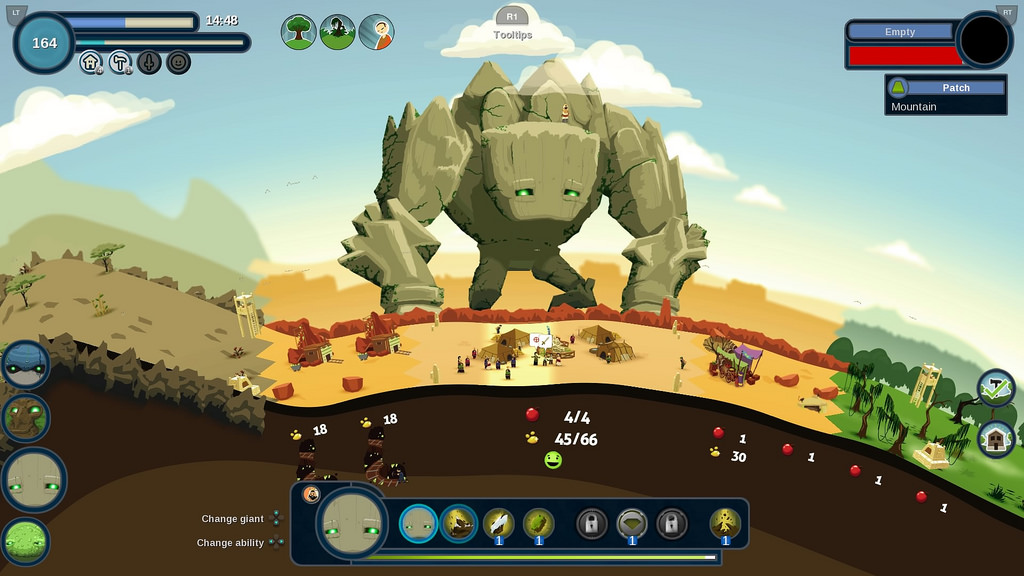This screenshot has height=576, width=1024.
Task: Activate the white crystal mineral ability
Action: click(x=498, y=523)
